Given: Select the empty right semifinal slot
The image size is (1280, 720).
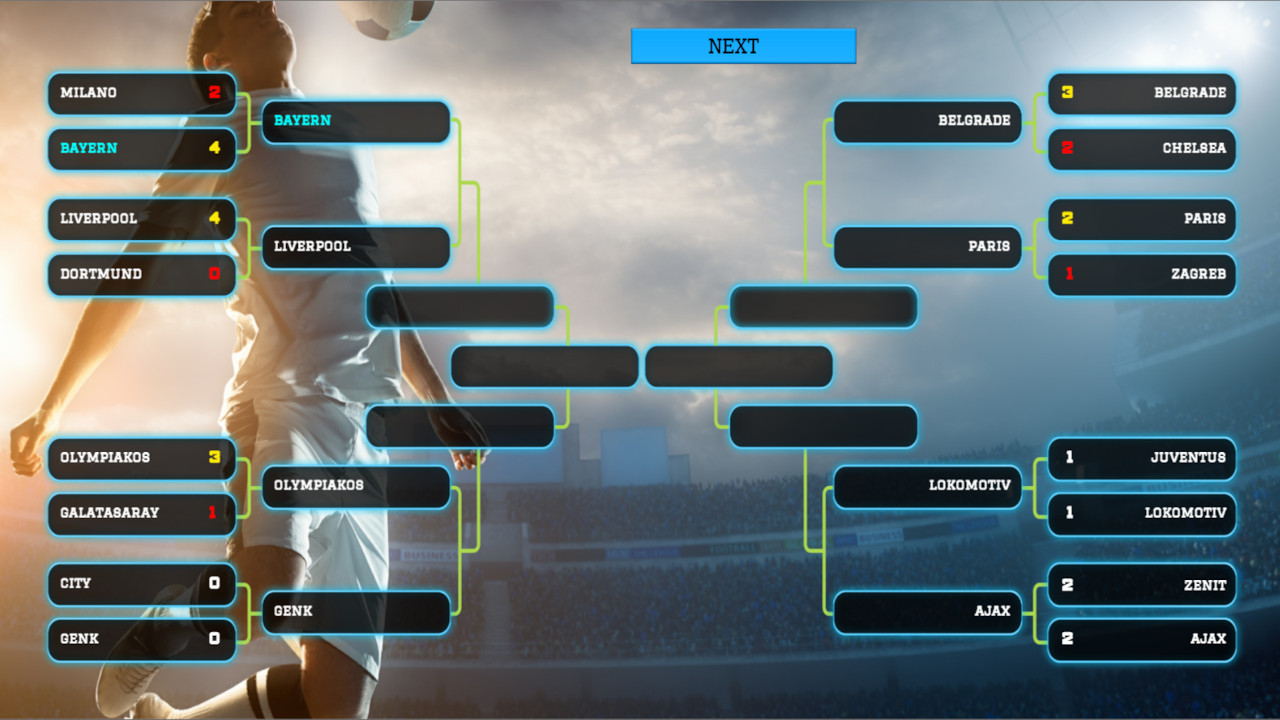Looking at the screenshot, I should pos(822,307).
